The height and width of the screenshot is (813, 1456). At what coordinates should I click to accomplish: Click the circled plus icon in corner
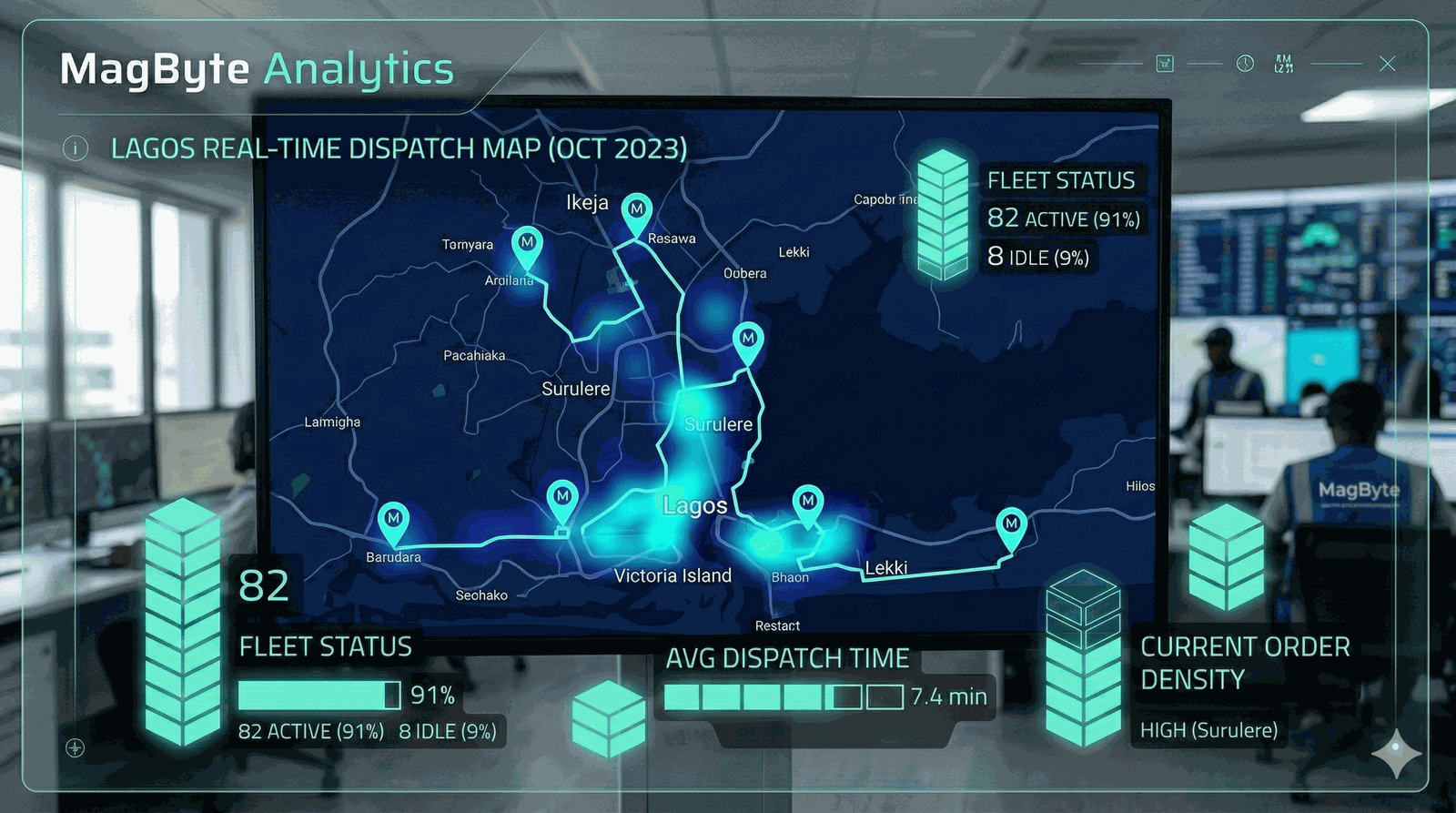76,748
